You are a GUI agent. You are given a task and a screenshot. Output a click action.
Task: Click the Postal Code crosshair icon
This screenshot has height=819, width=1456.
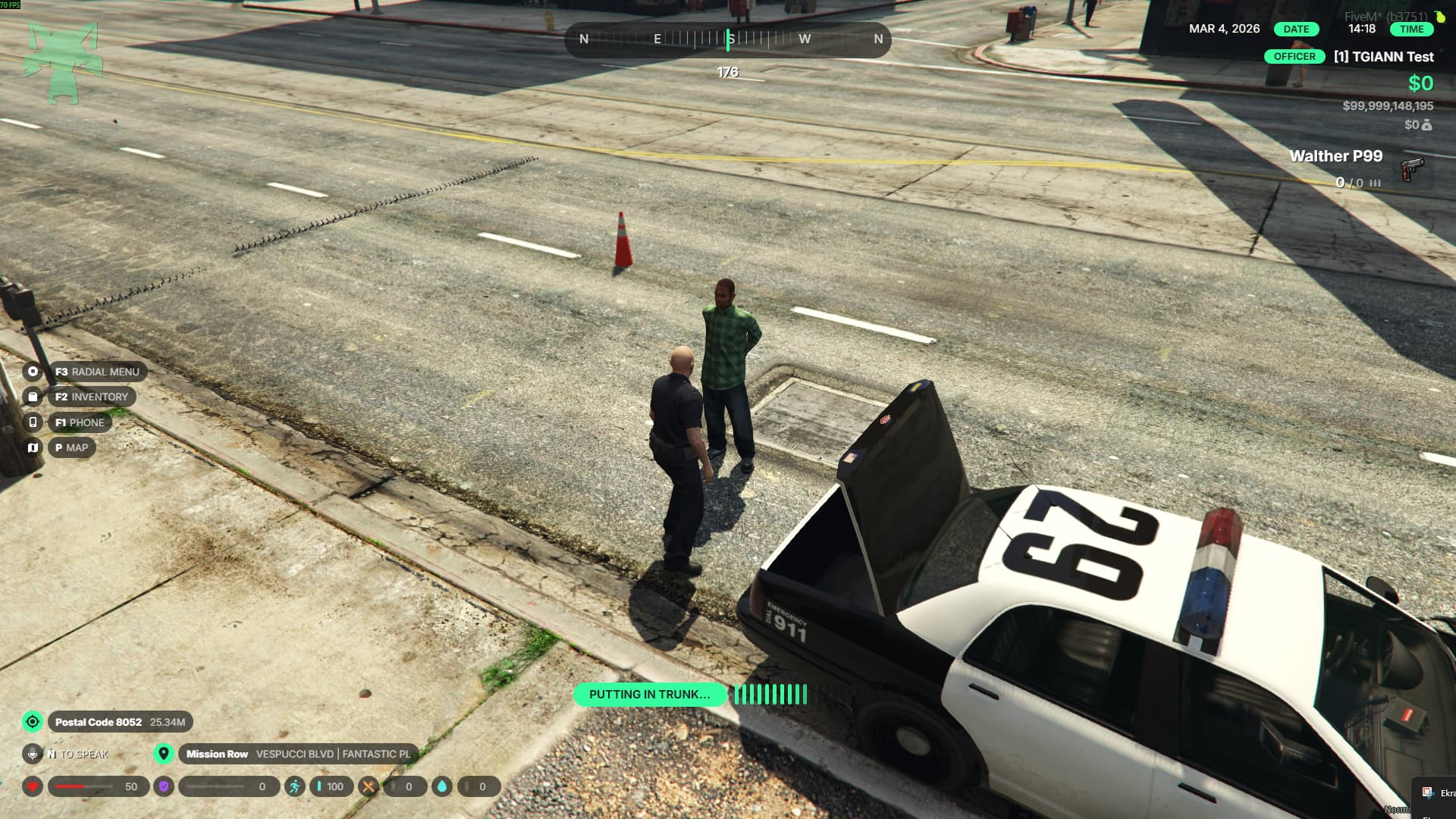point(33,722)
